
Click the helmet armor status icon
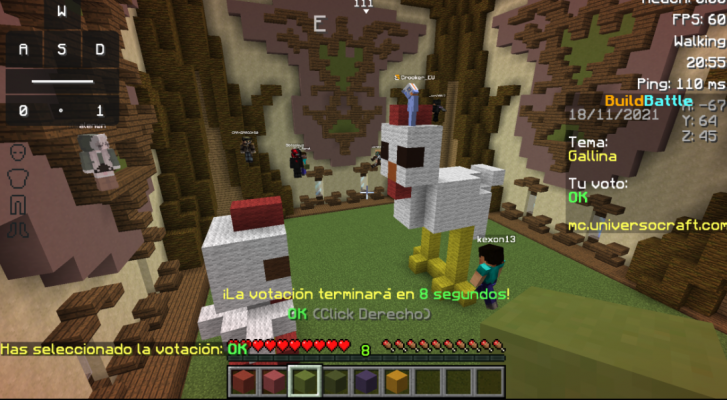point(16,154)
